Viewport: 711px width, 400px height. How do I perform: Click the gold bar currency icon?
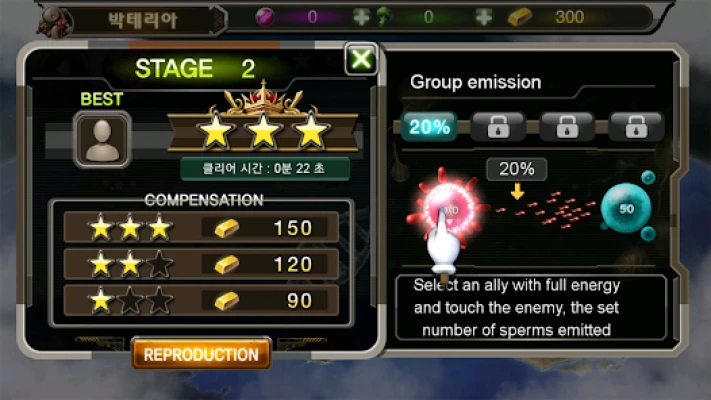(523, 17)
